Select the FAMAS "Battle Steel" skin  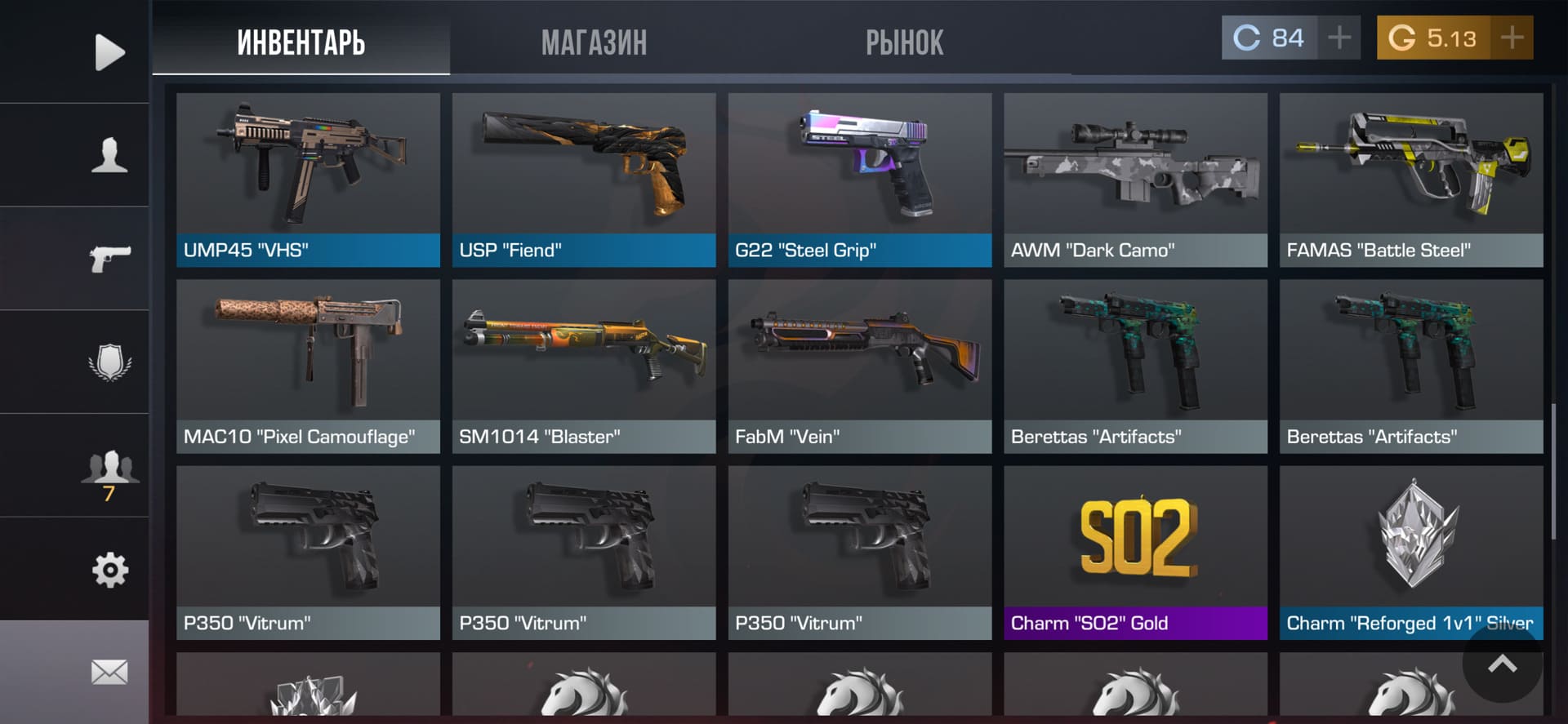click(x=1411, y=180)
